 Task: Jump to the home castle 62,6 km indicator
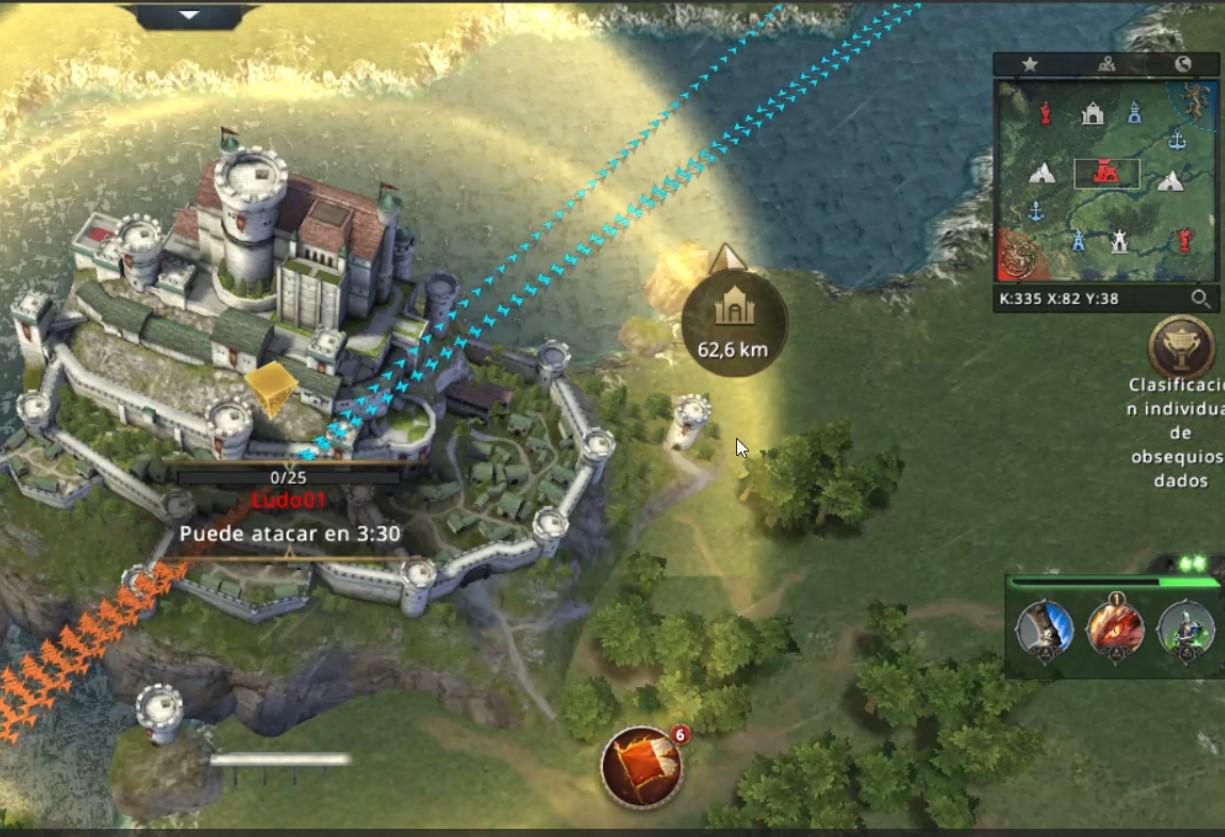pos(734,322)
